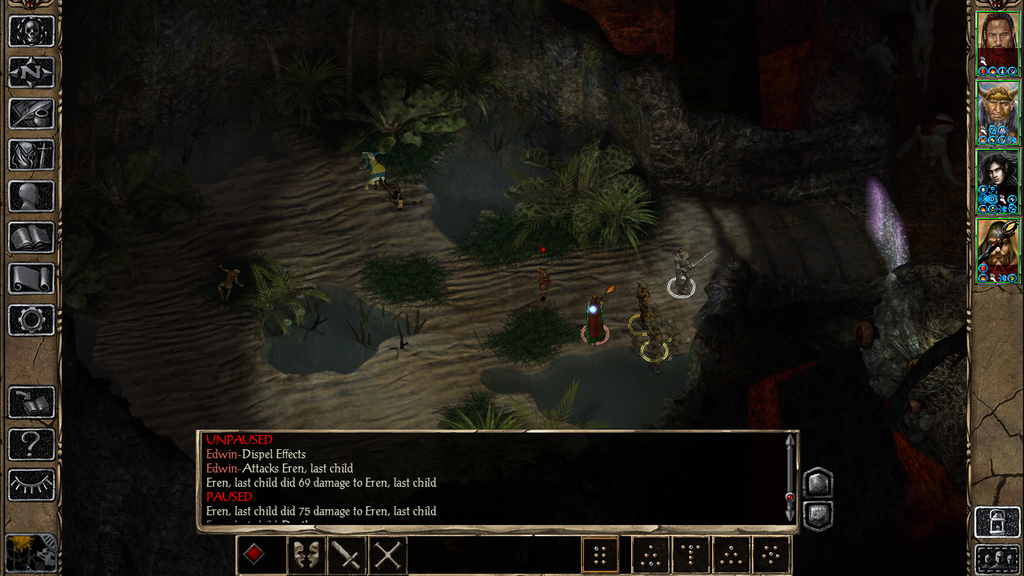Open the mage spellbook
This screenshot has width=1024, height=576.
coord(31,237)
